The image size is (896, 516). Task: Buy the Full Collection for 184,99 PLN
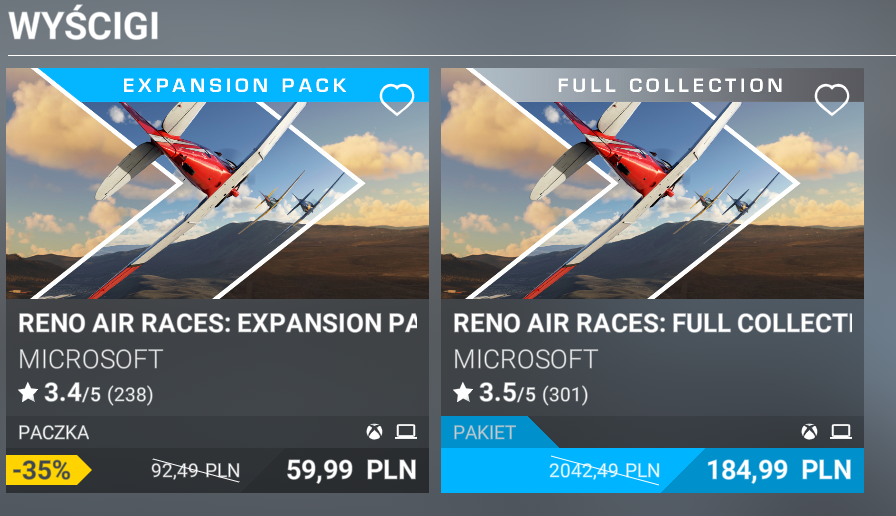coord(779,470)
